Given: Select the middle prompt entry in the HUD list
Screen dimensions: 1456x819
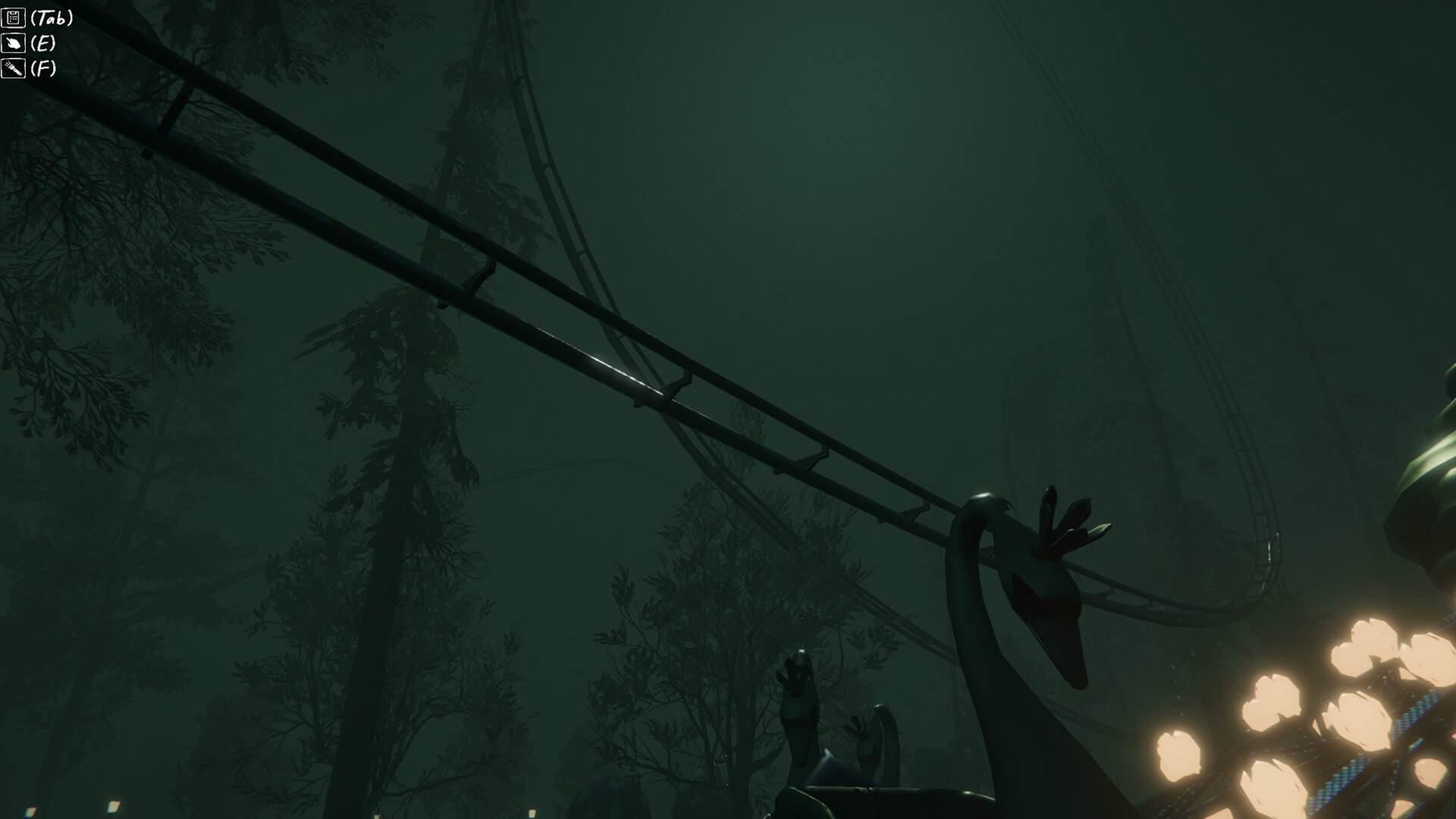Looking at the screenshot, I should [30, 42].
